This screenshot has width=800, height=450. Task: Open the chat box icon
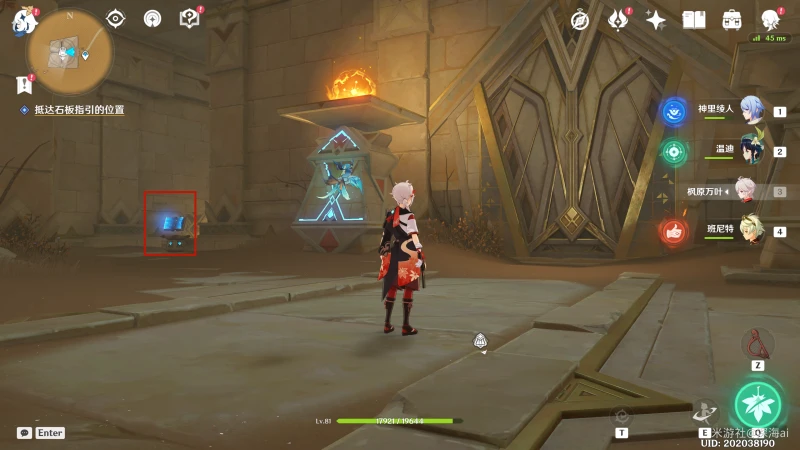(x=24, y=433)
